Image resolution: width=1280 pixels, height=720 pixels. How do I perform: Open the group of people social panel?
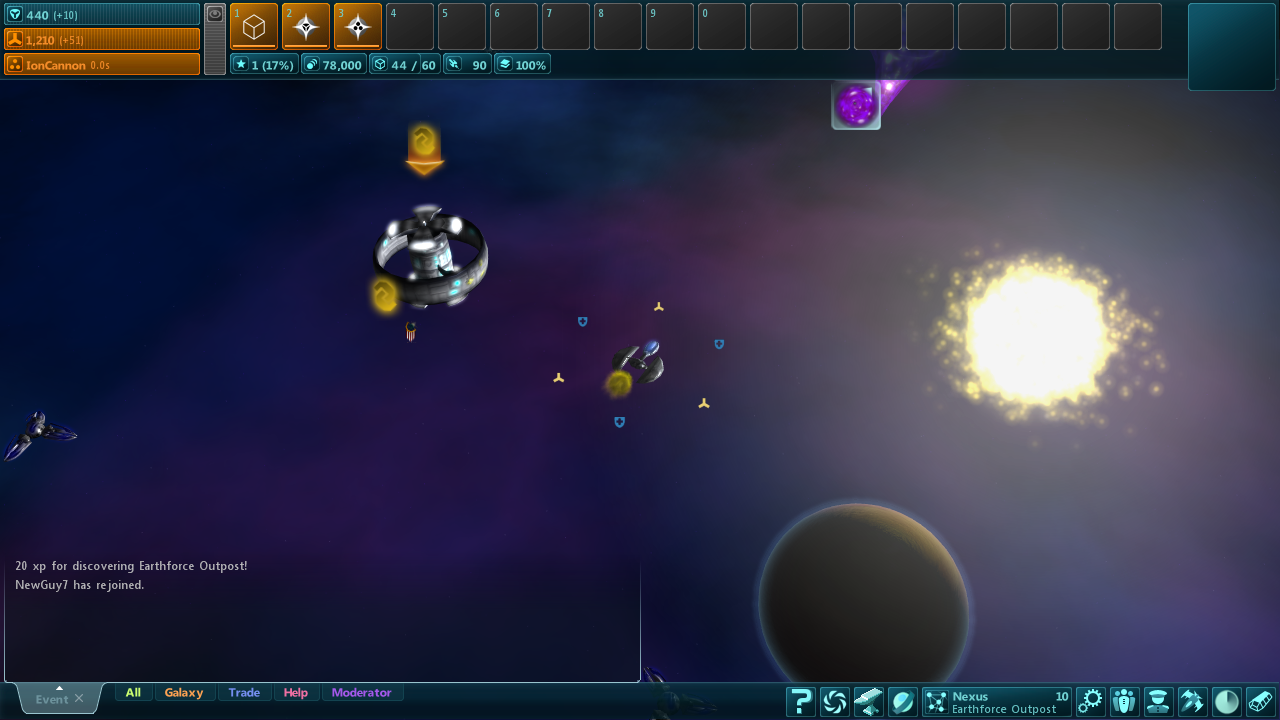(x=1125, y=702)
